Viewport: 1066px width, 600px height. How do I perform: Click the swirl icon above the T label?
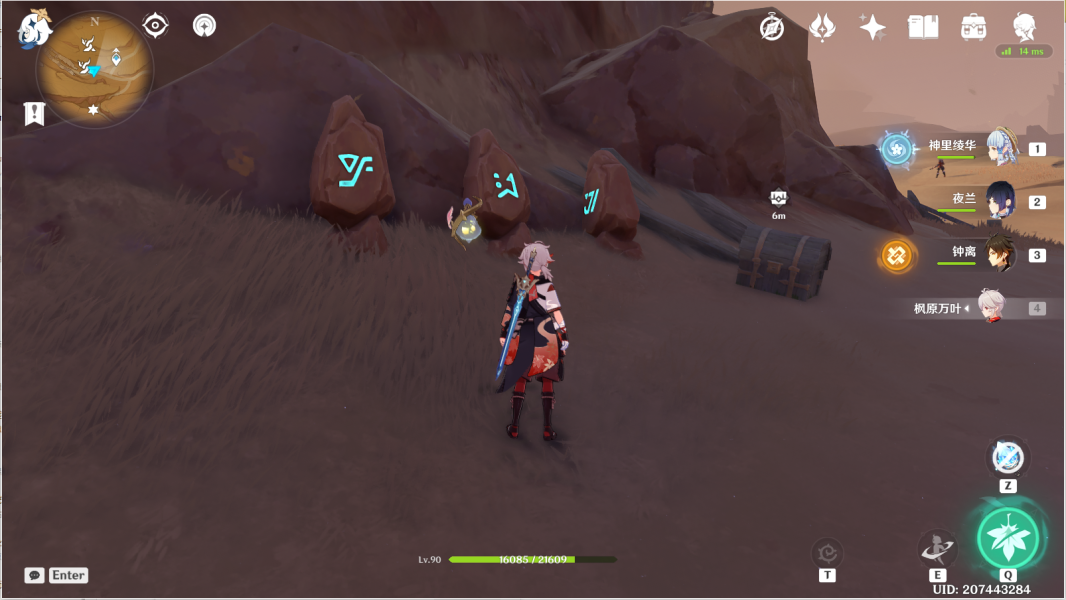click(827, 552)
